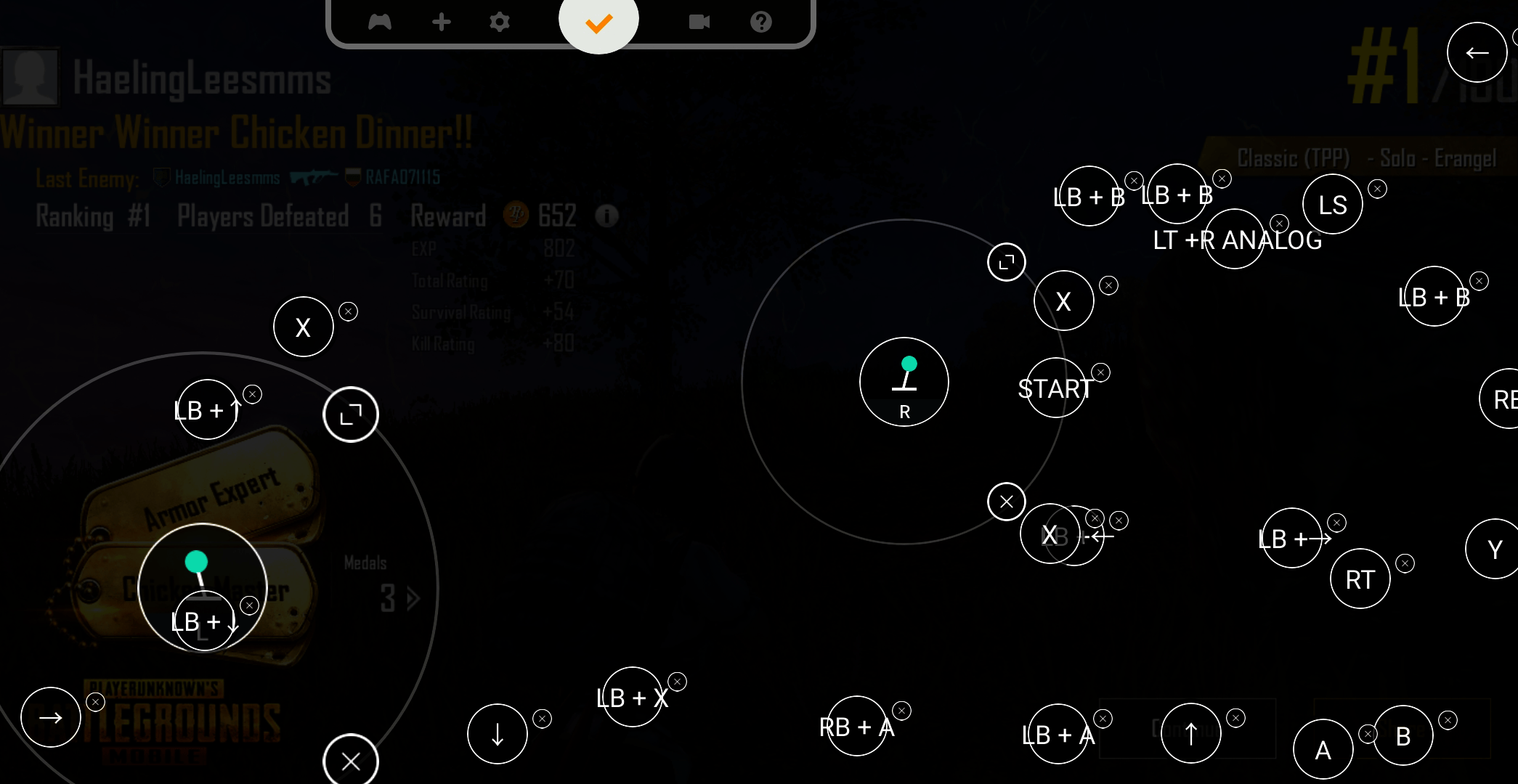Image resolution: width=1518 pixels, height=784 pixels.
Task: Click the video camera recording icon
Action: tap(699, 22)
